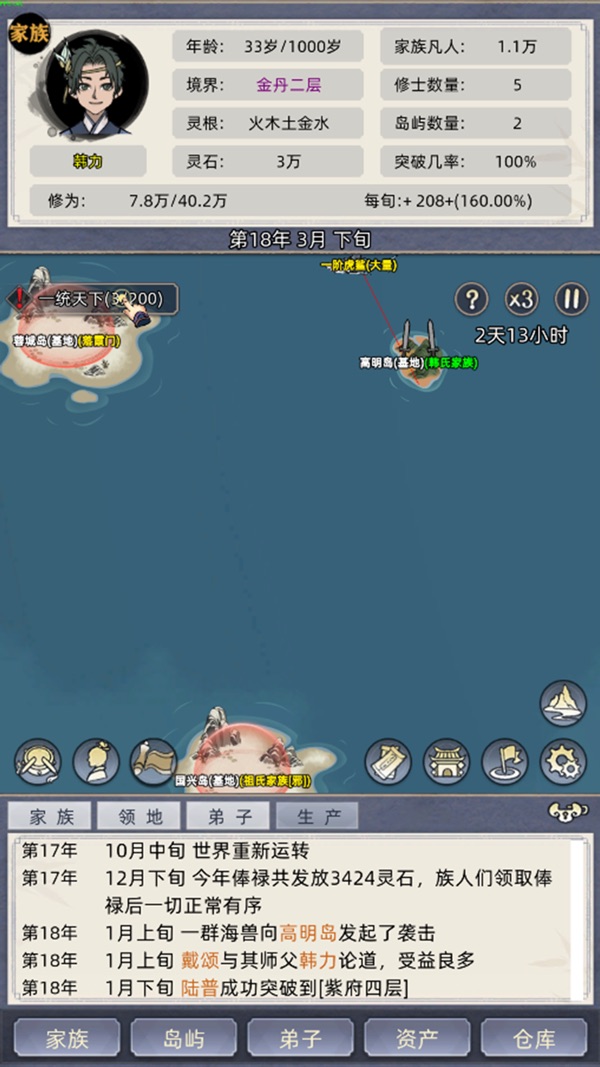Open the tickets icon button
This screenshot has height=1067, width=600.
pyautogui.click(x=387, y=762)
